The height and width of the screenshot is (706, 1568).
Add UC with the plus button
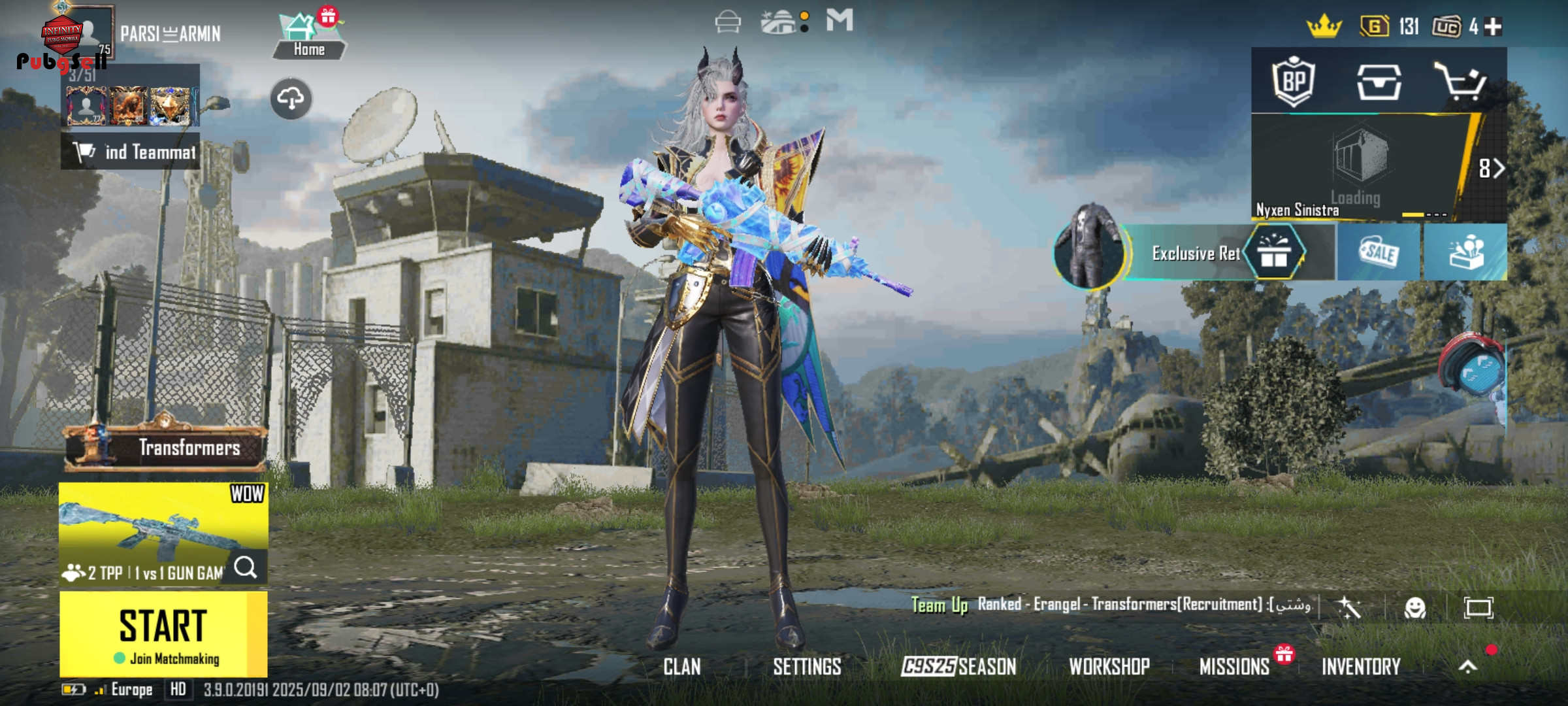(x=1493, y=27)
